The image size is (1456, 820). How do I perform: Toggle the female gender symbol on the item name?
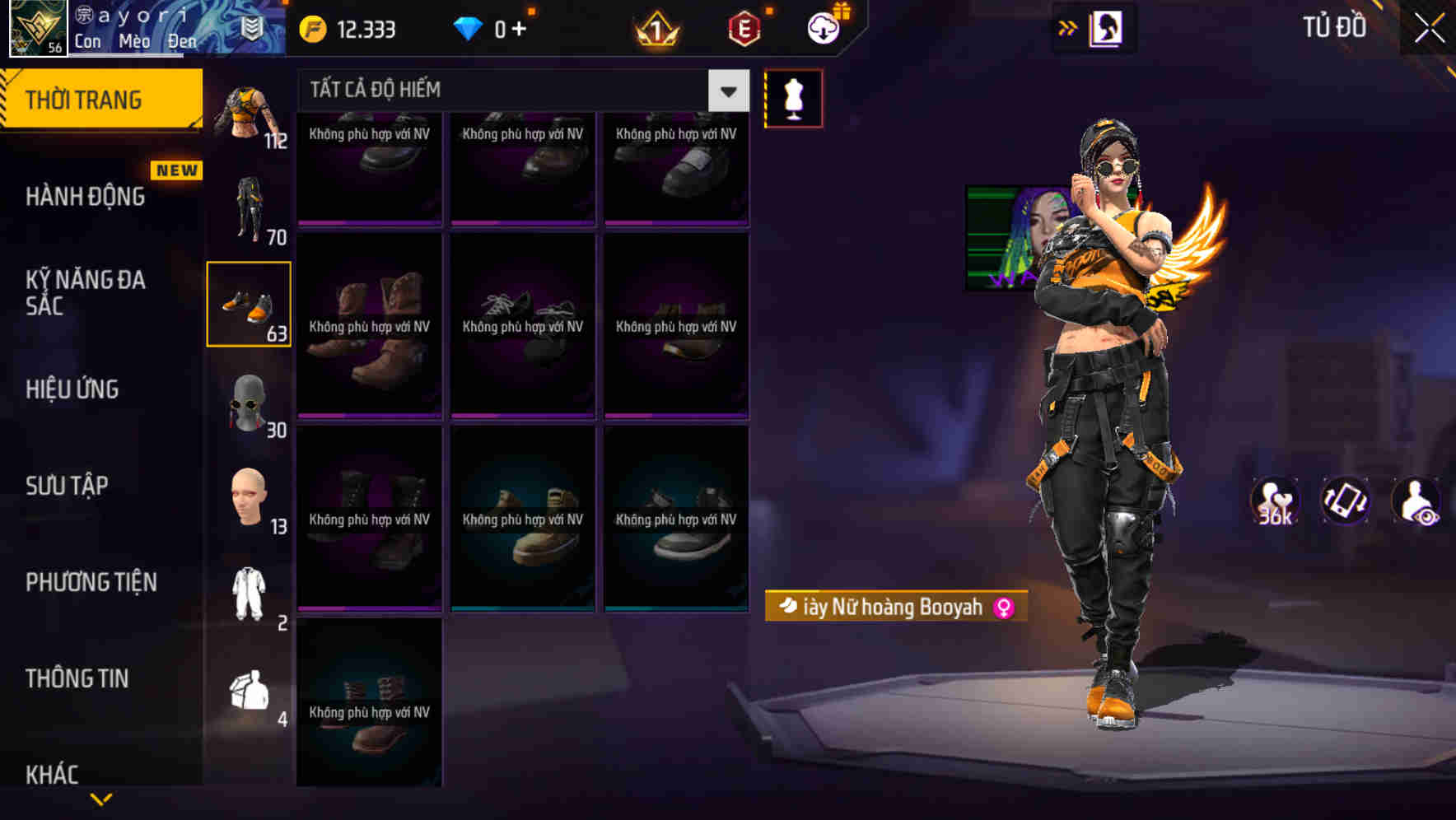pyautogui.click(x=1001, y=608)
